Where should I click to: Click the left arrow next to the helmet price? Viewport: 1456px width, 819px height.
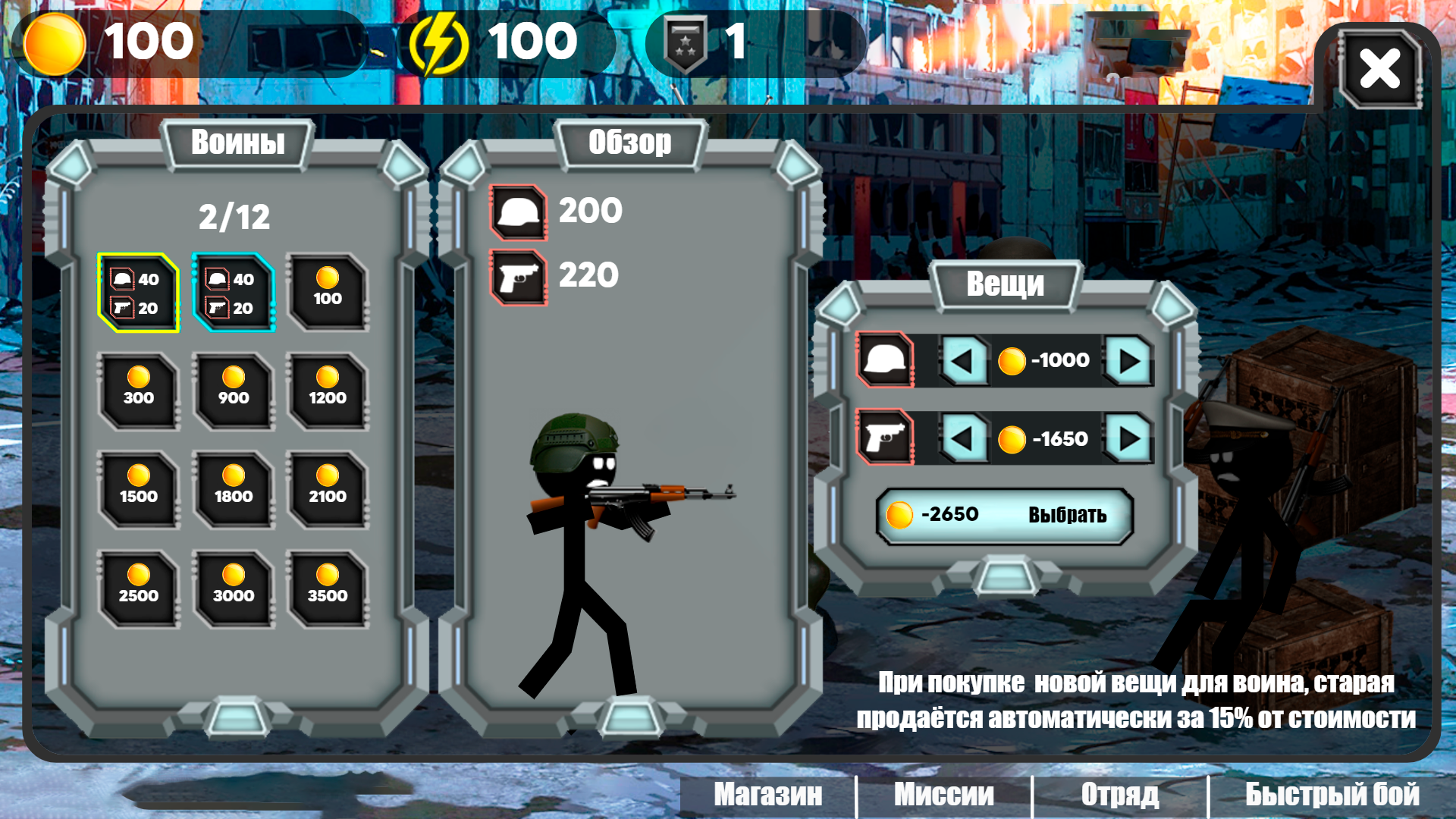click(x=963, y=360)
